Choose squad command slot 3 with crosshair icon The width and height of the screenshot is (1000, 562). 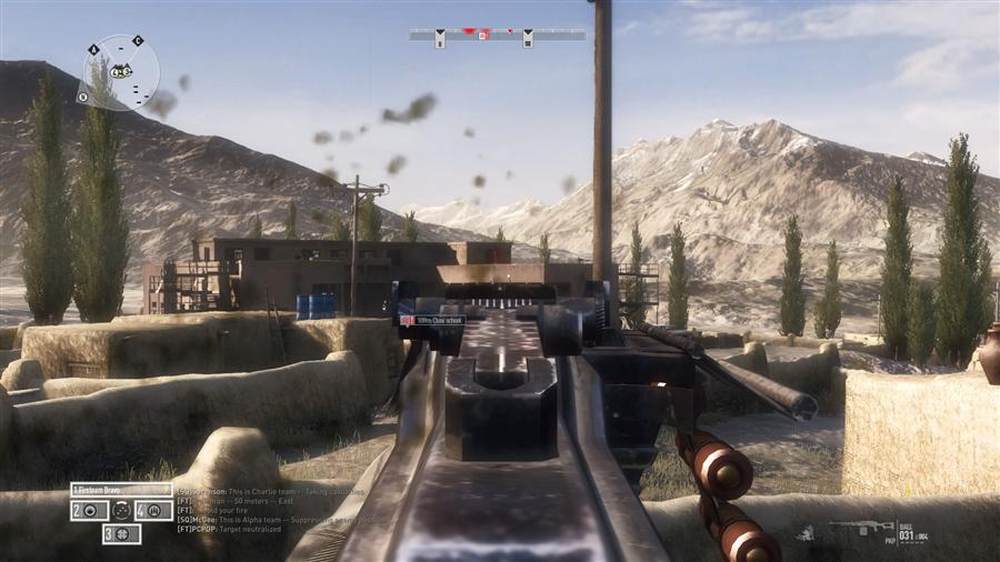tap(121, 534)
